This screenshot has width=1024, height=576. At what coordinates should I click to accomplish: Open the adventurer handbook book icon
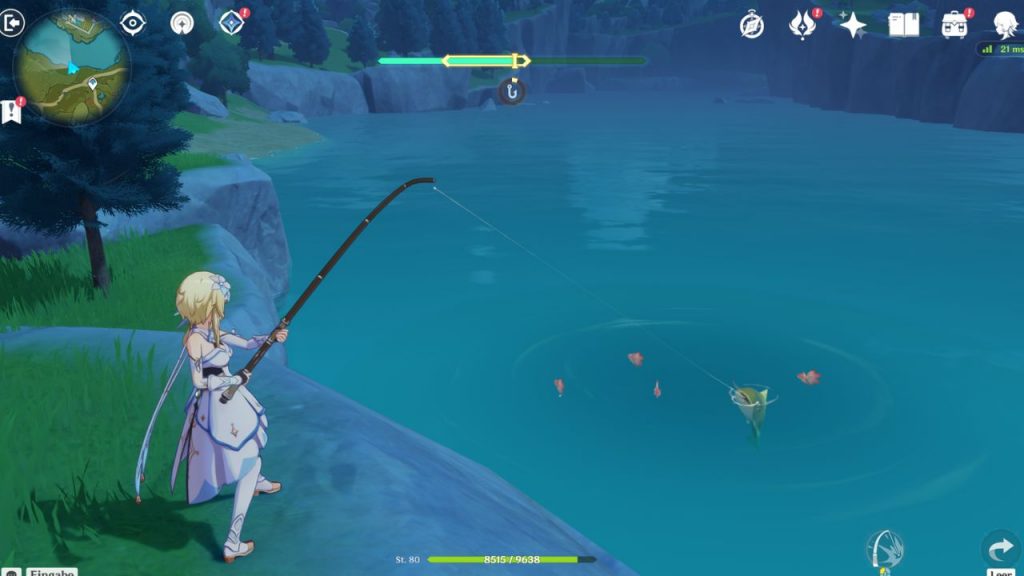click(x=904, y=25)
